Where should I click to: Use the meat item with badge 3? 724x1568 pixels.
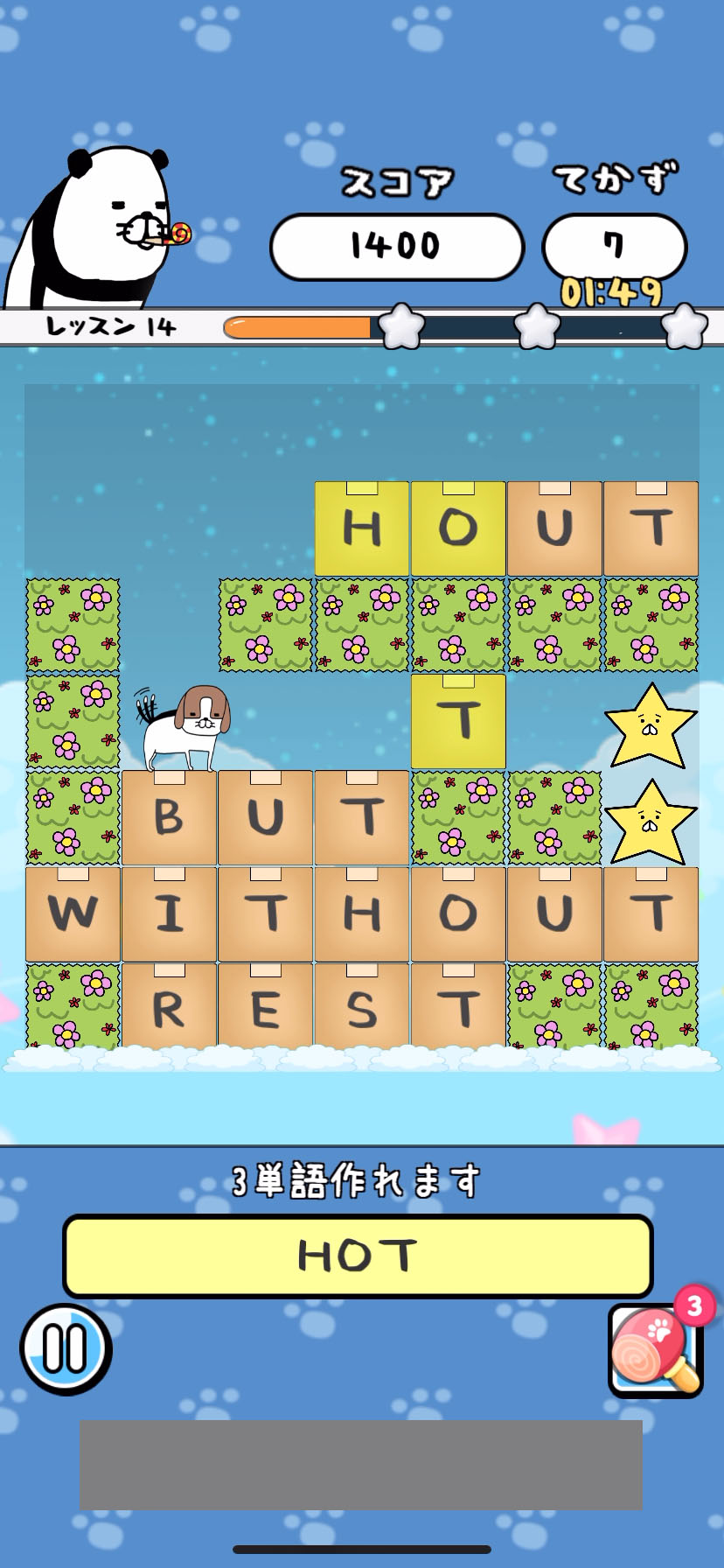tap(654, 1350)
